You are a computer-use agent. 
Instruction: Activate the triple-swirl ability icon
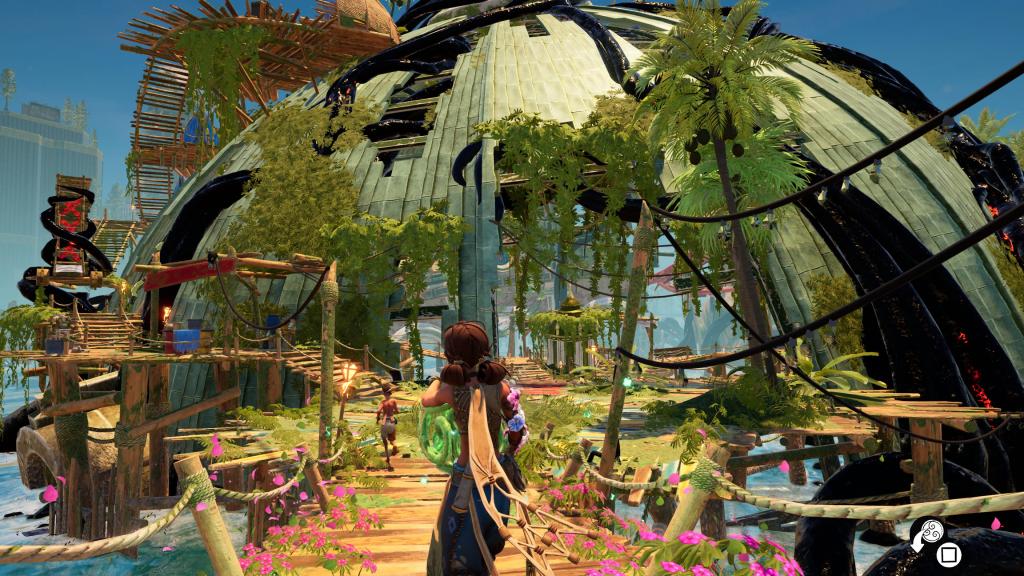tap(930, 531)
